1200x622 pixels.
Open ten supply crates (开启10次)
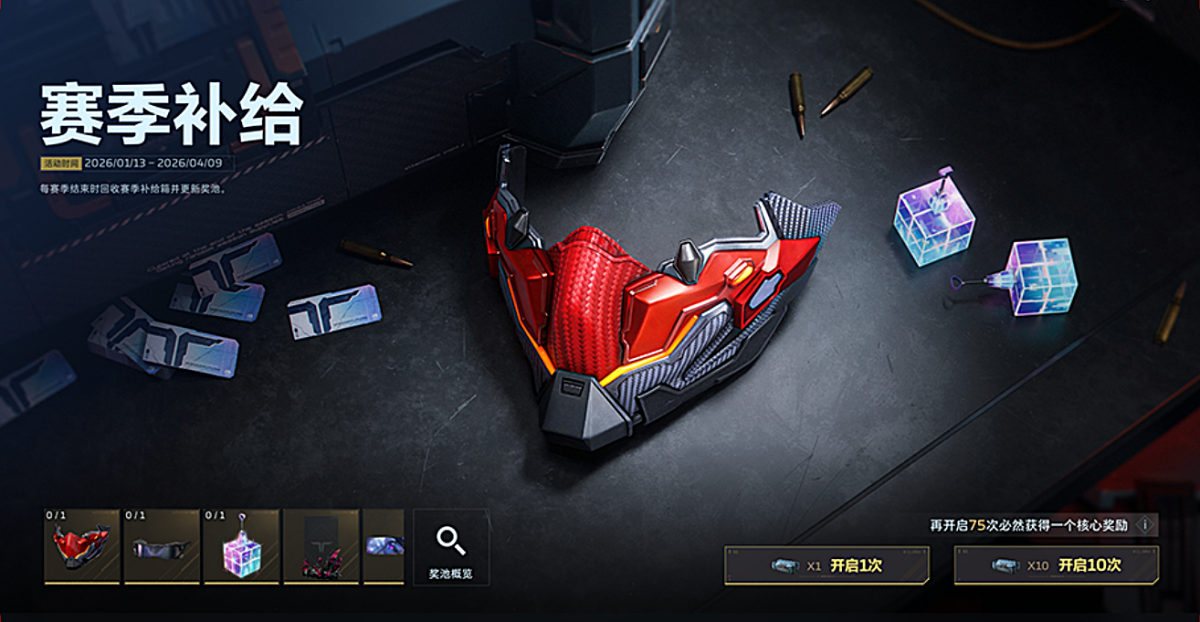(x=1056, y=565)
